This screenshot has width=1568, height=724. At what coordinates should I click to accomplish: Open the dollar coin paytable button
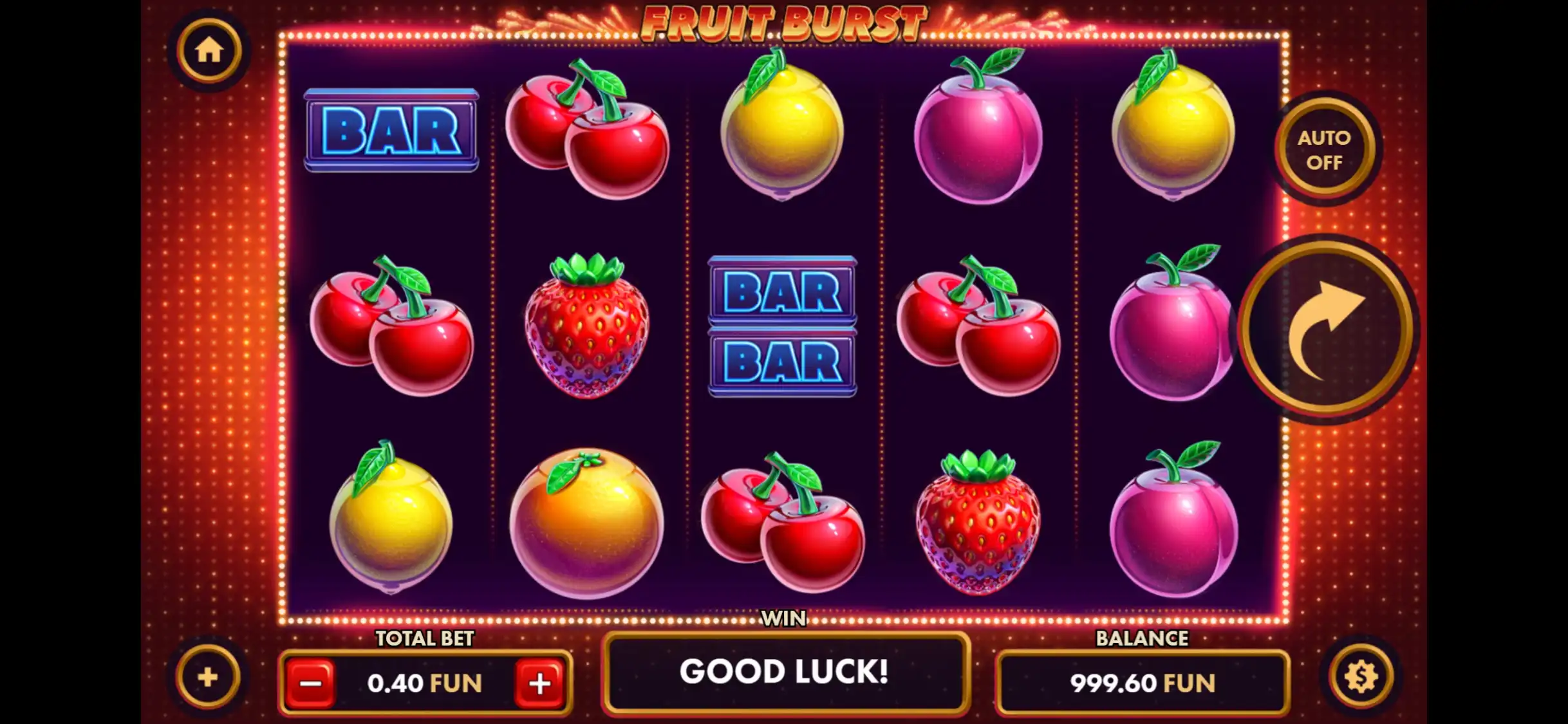pyautogui.click(x=1361, y=677)
